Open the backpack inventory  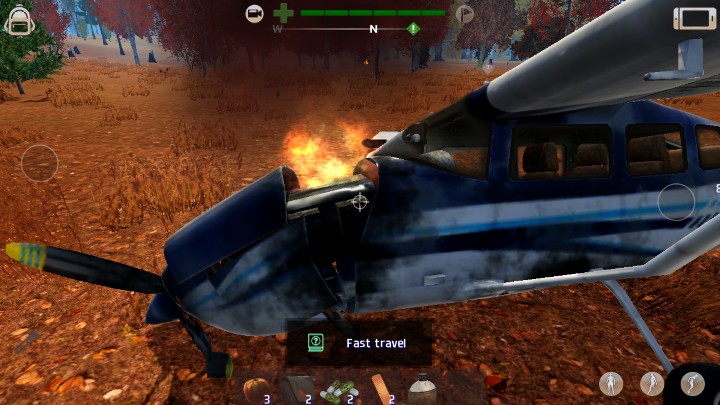click(19, 20)
